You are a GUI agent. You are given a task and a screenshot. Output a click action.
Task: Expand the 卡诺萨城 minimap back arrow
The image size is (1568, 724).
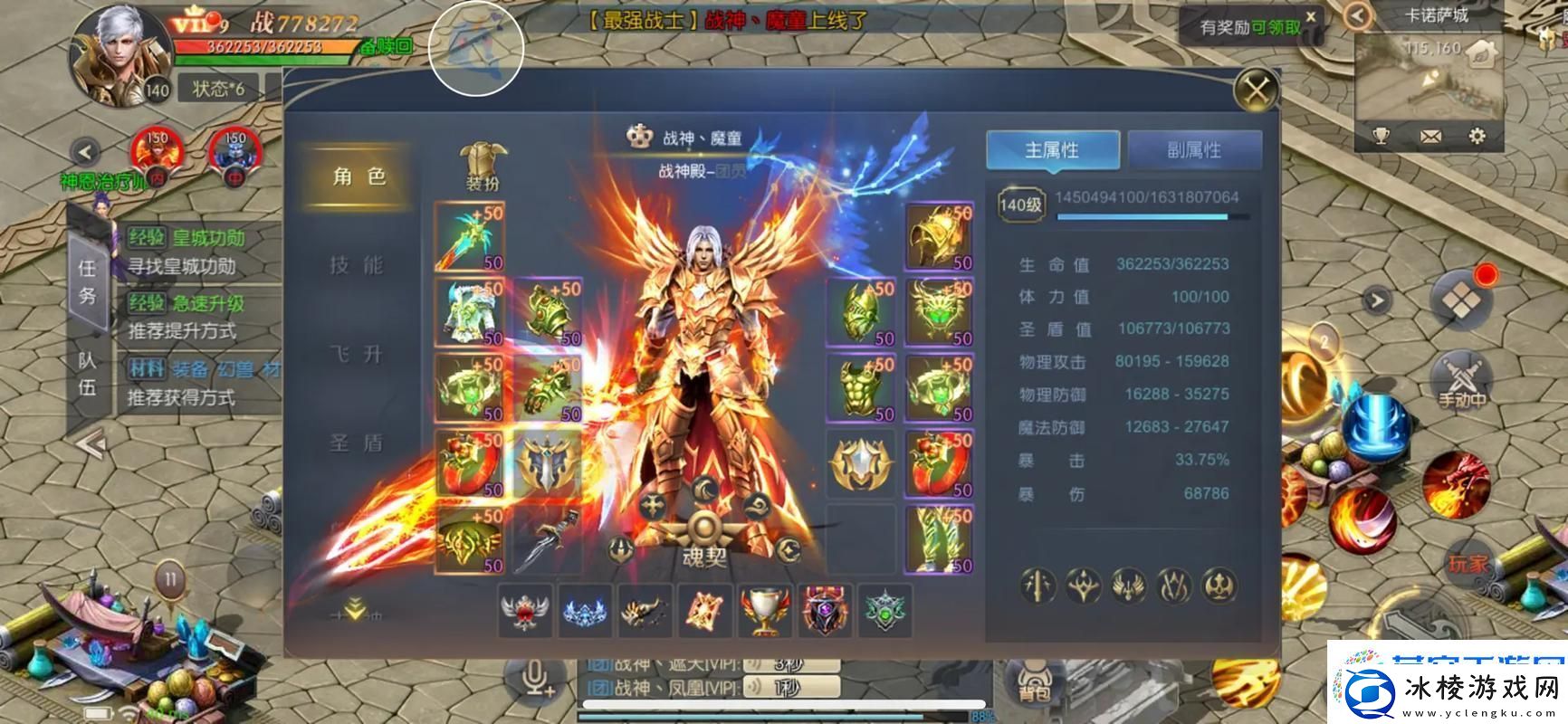(1355, 14)
